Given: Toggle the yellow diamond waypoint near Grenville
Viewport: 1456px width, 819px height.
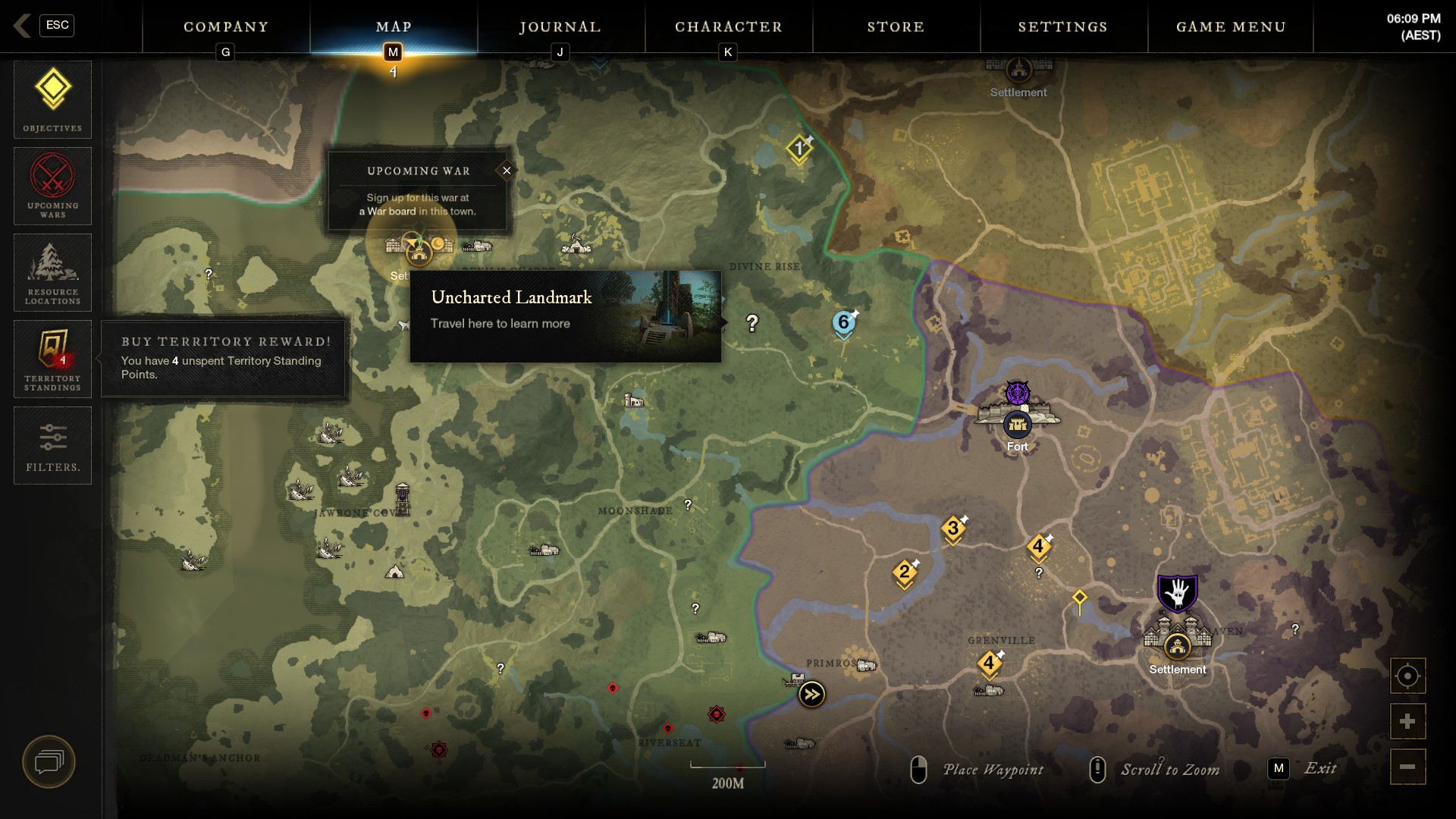Looking at the screenshot, I should point(1079,598).
